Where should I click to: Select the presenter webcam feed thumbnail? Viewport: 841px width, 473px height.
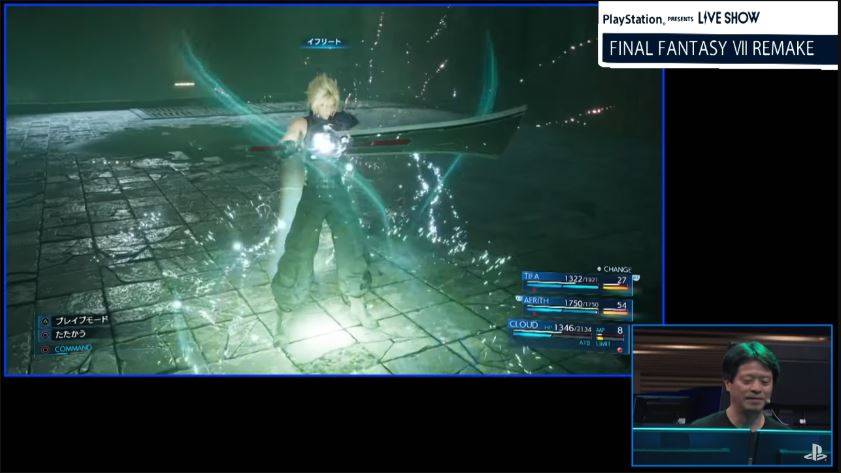point(731,396)
